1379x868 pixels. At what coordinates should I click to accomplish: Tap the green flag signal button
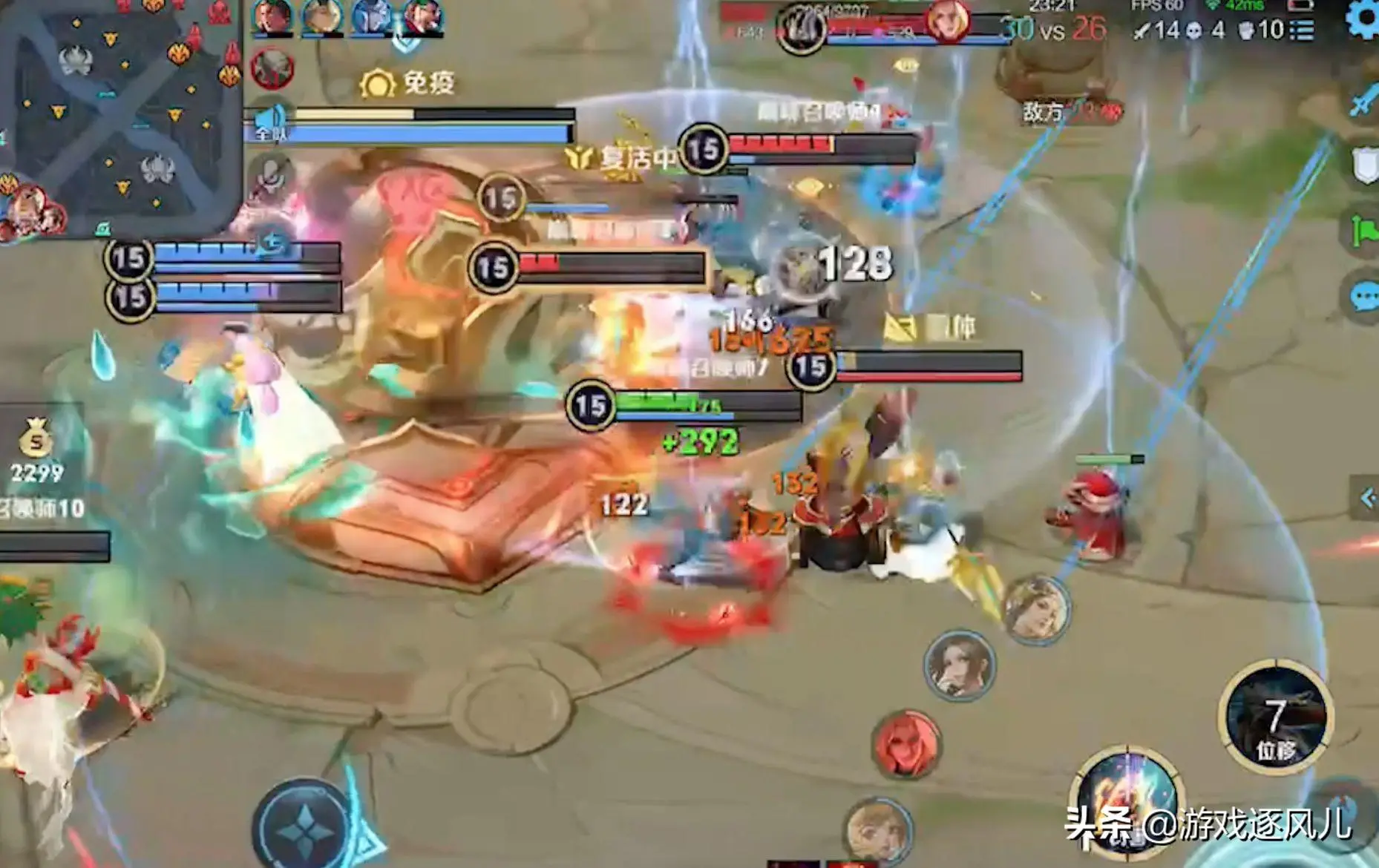point(1364,231)
